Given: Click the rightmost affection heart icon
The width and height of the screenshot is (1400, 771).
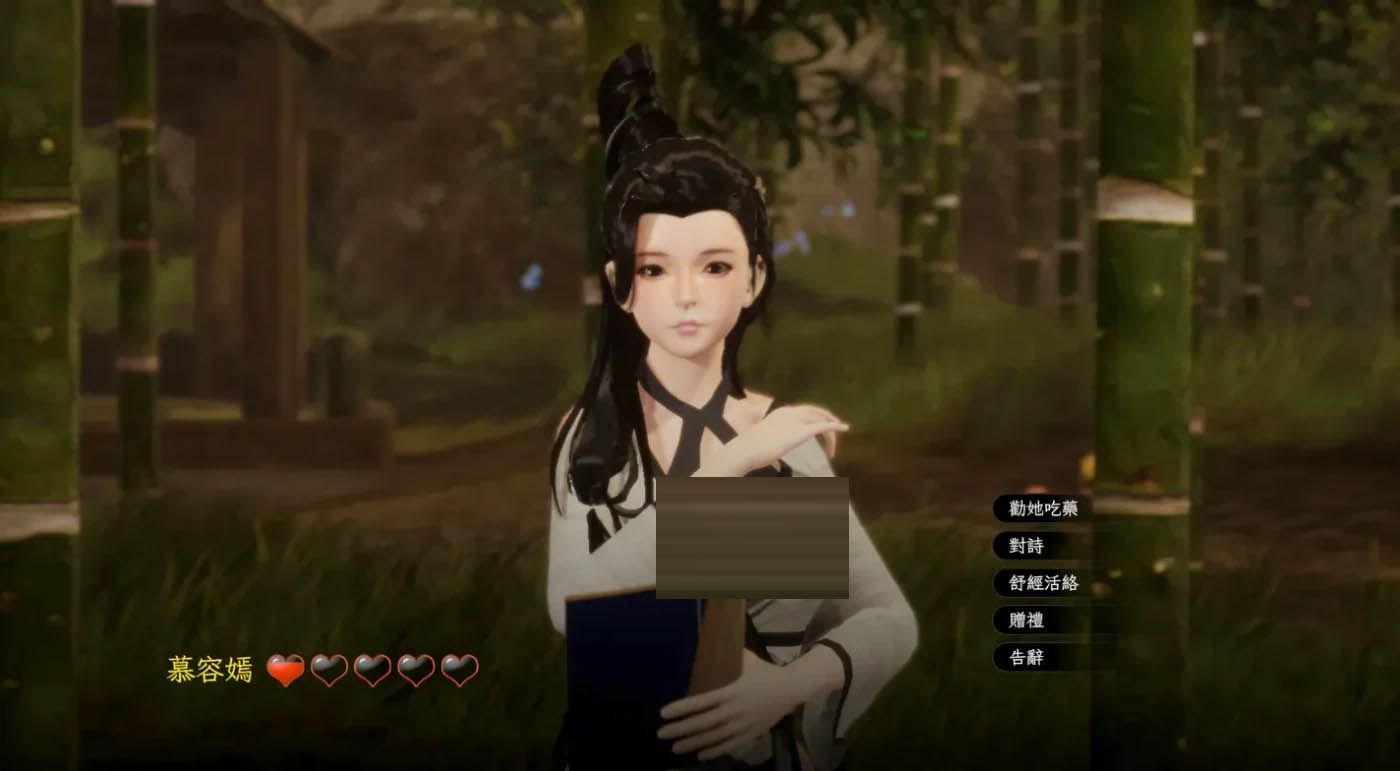Looking at the screenshot, I should click(x=457, y=670).
